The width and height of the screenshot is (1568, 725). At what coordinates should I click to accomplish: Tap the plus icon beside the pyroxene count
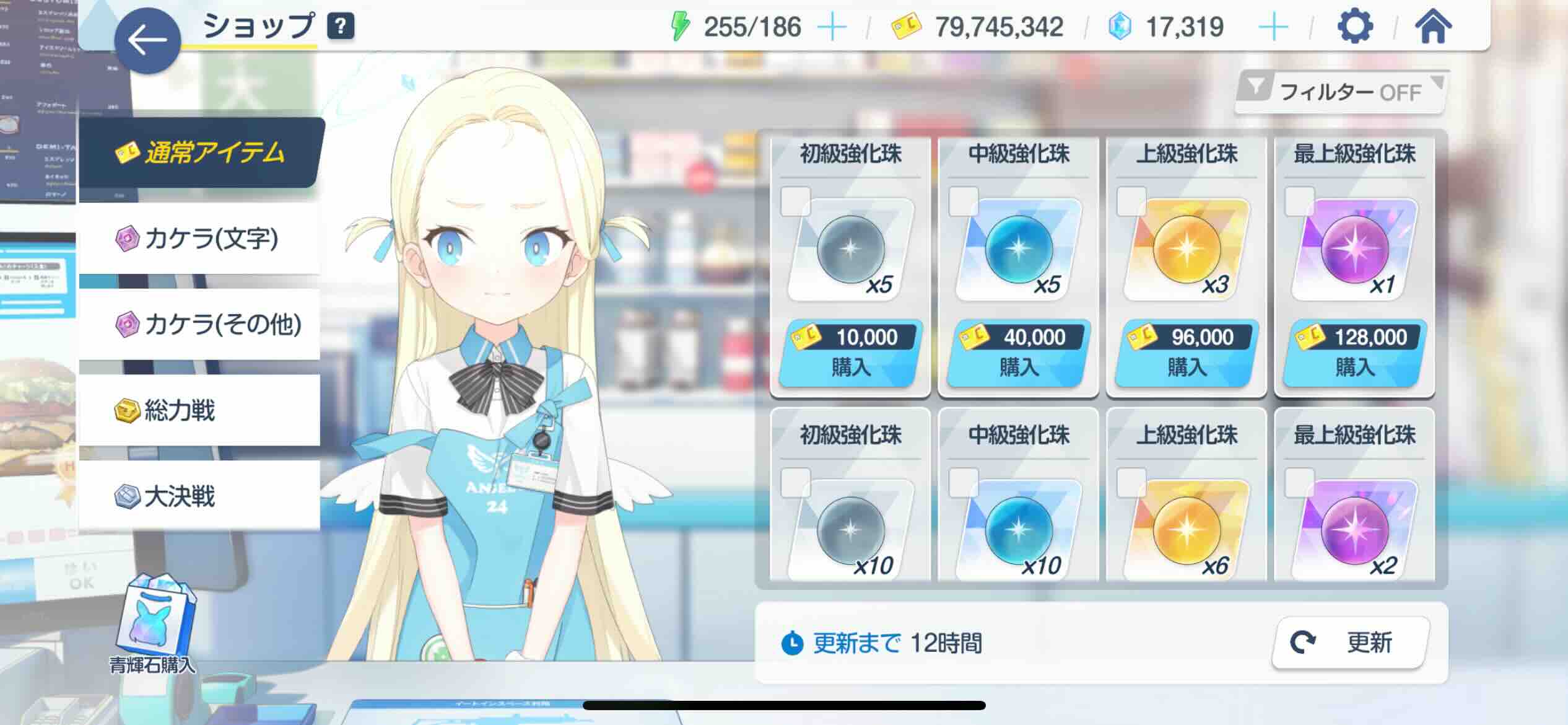(x=1273, y=26)
